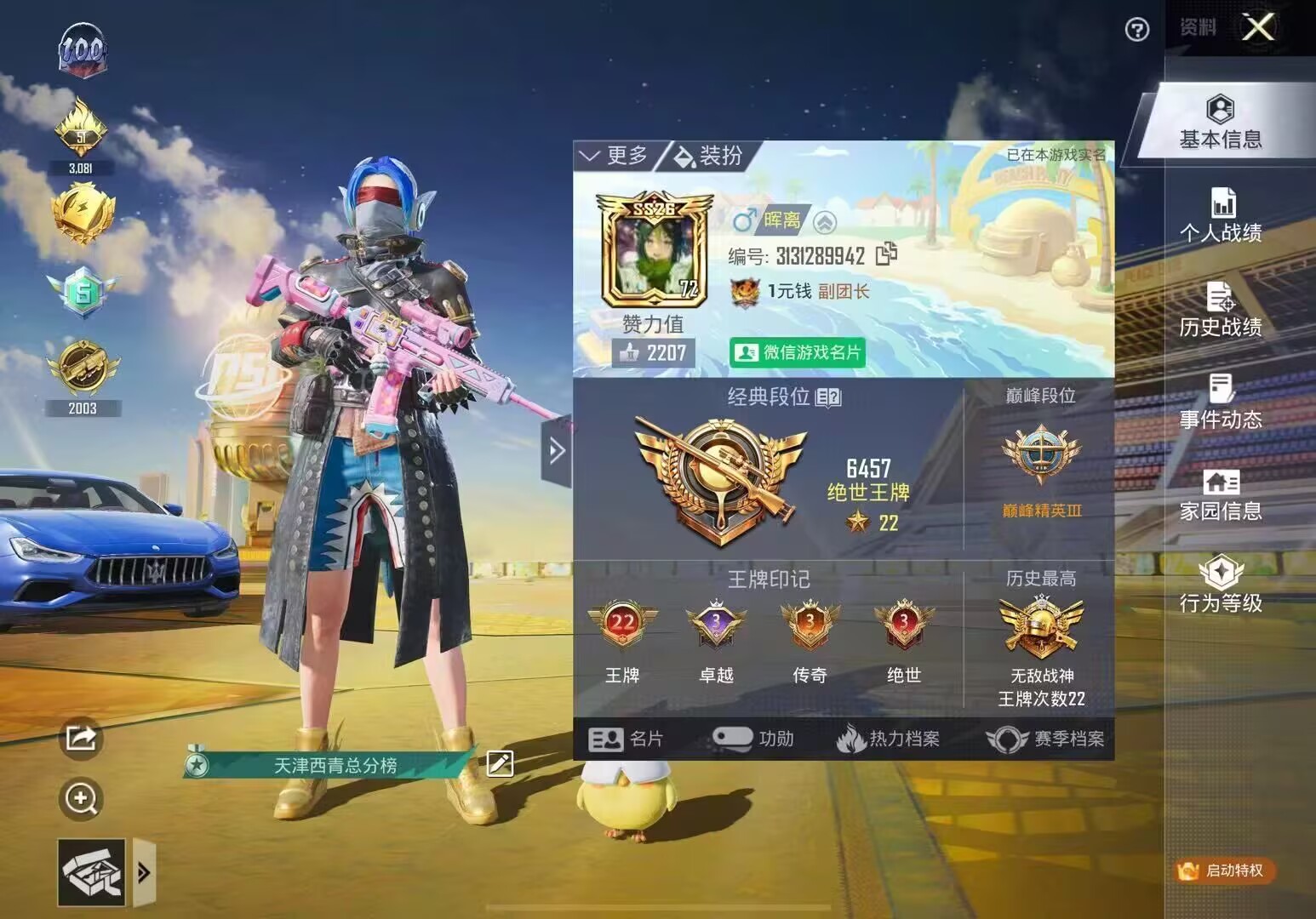Select the 历史战绩 tab
This screenshot has width=1316, height=919.
point(1221,309)
